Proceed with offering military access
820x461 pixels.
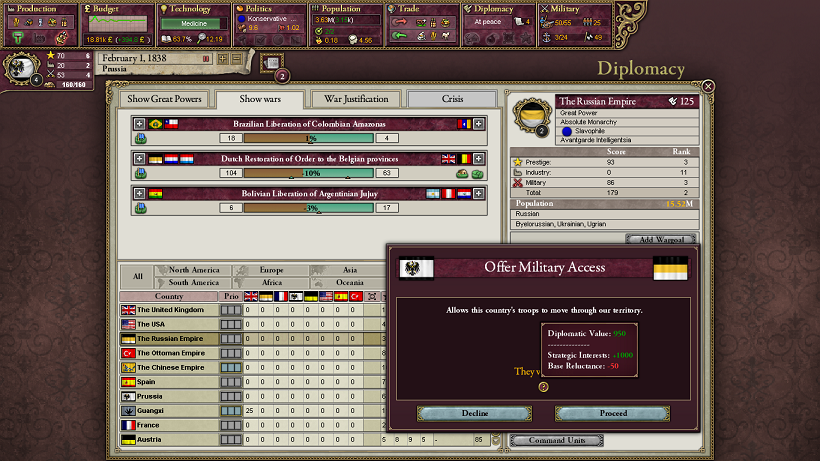(613, 413)
